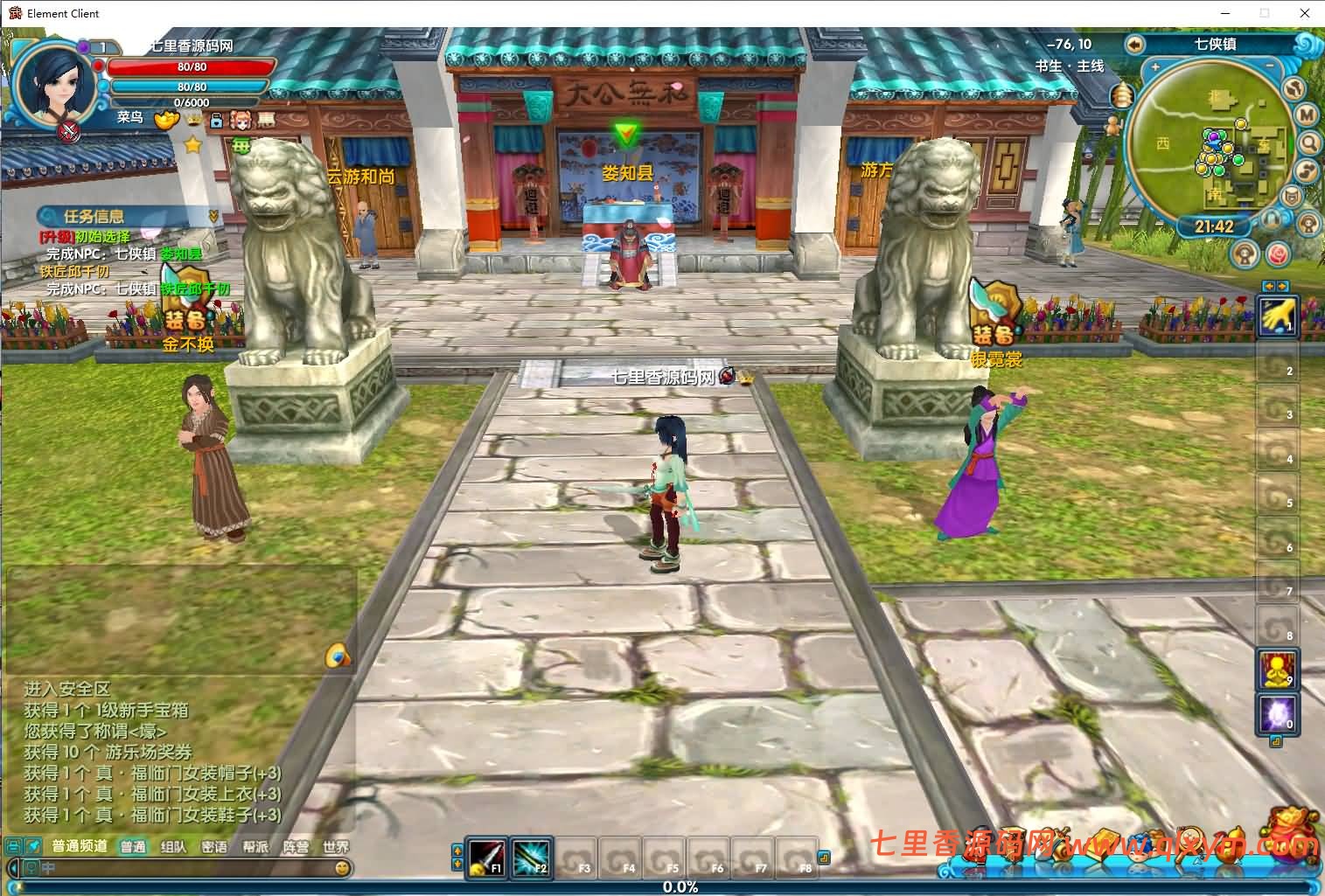Toggle the chat lock icon left of 普通频道
Screen dimensions: 1325x896
(12, 845)
